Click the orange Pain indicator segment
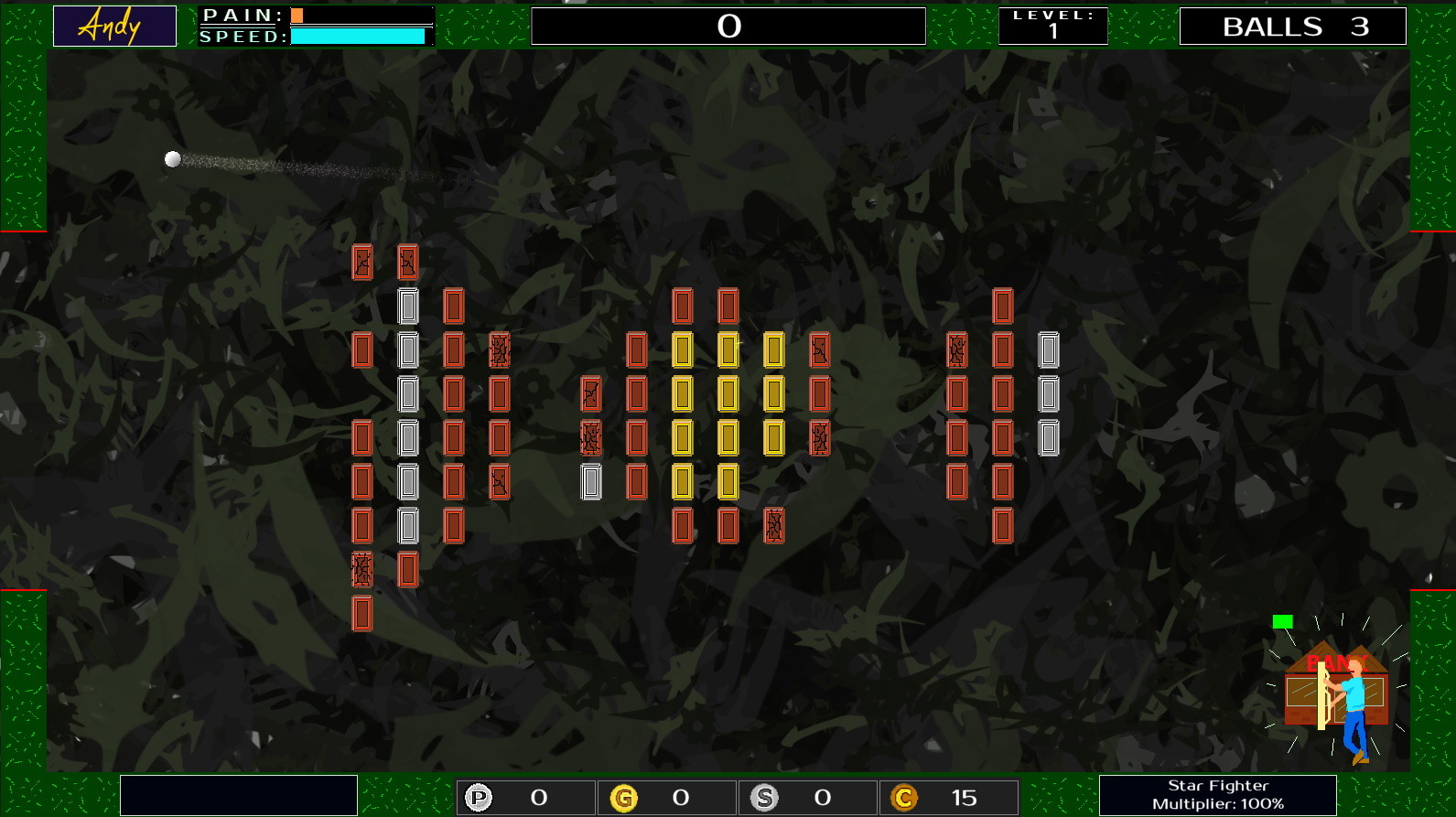 [297, 16]
